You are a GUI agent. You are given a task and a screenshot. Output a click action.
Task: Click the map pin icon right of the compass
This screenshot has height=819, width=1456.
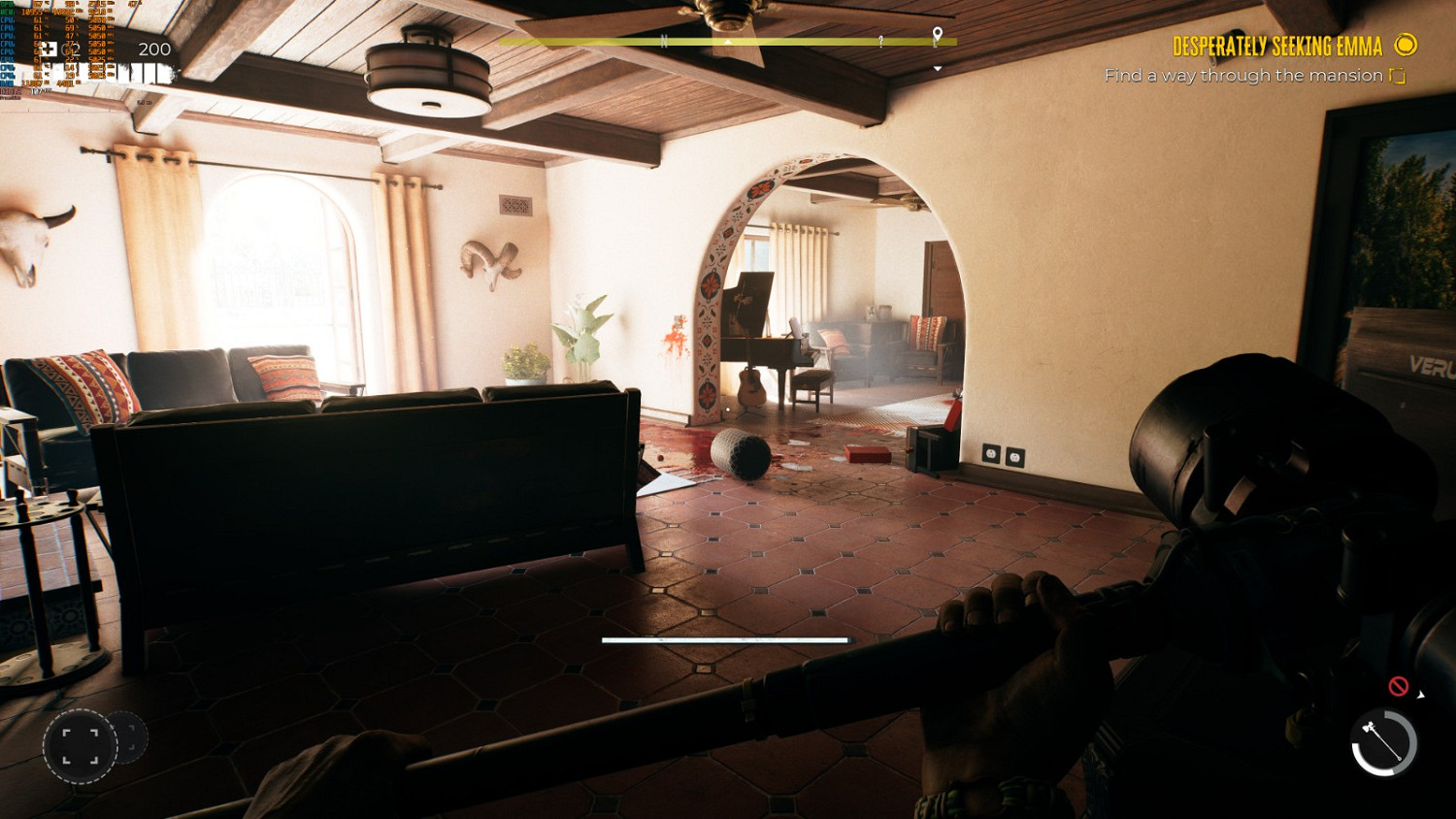pyautogui.click(x=938, y=32)
